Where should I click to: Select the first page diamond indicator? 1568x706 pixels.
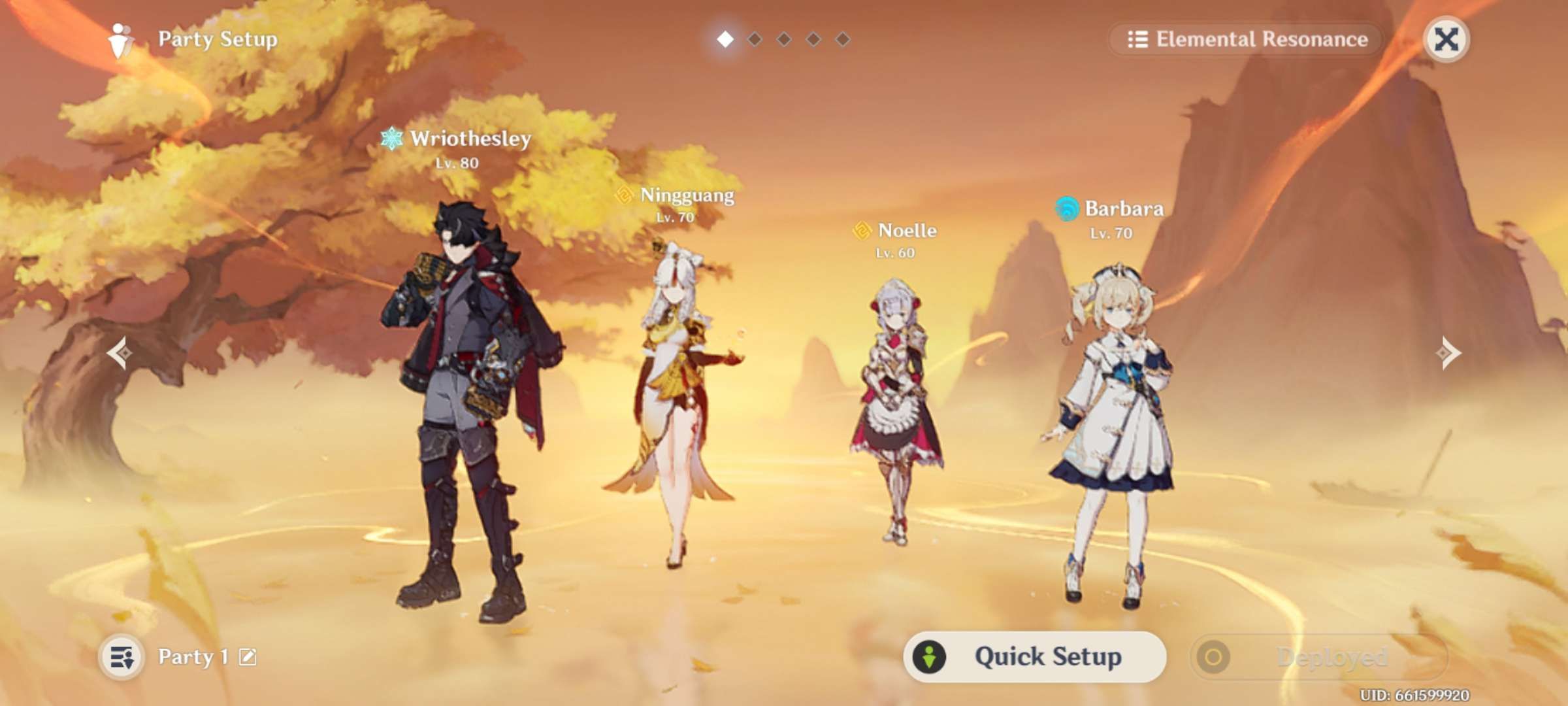[725, 41]
